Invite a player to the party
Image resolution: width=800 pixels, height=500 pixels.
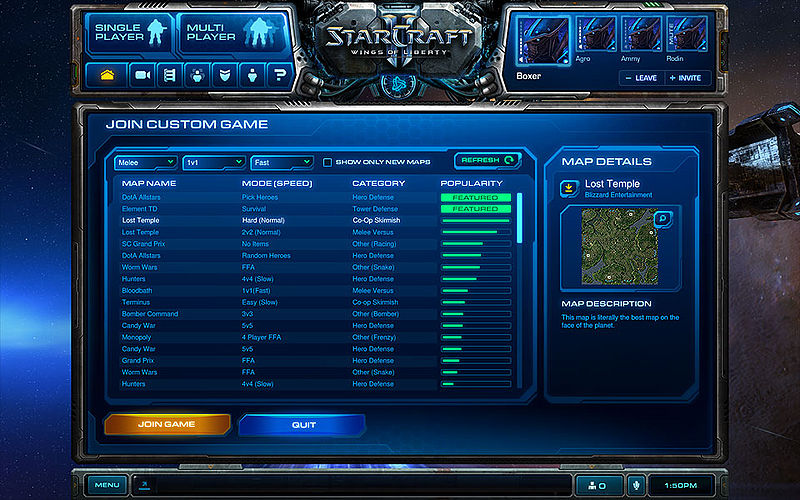(x=685, y=78)
